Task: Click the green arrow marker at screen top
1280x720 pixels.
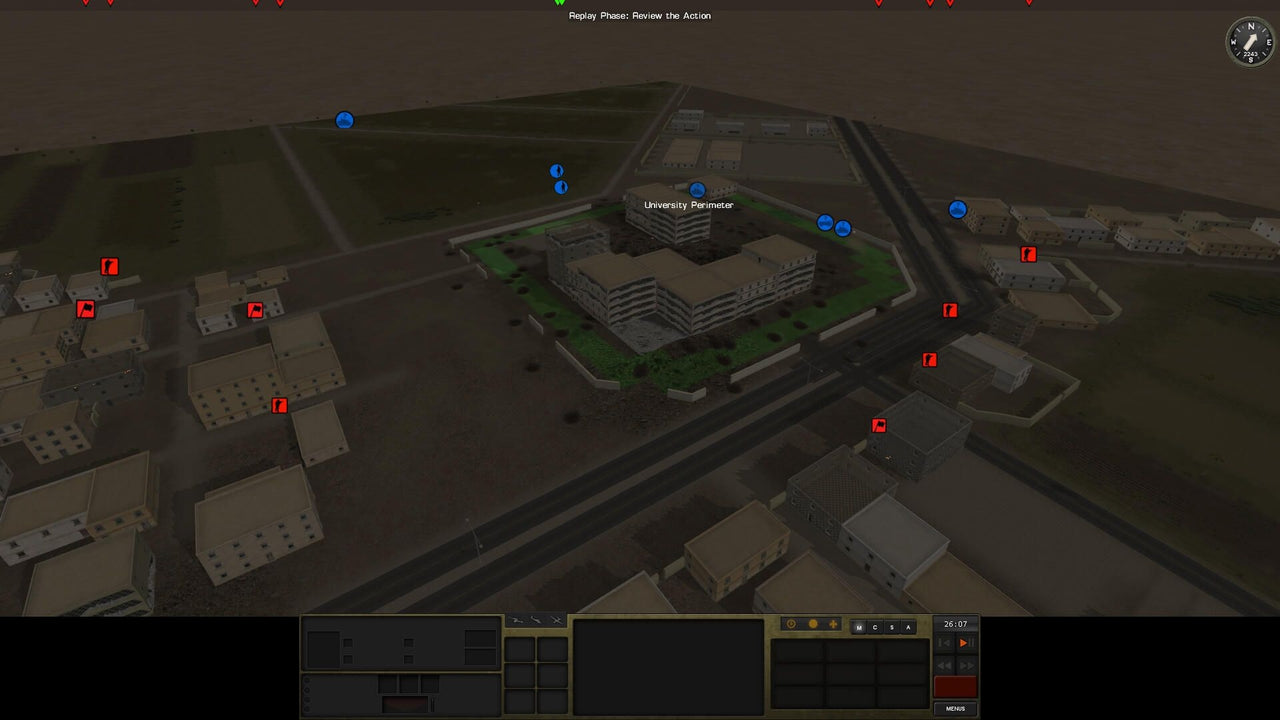Action: click(559, 3)
